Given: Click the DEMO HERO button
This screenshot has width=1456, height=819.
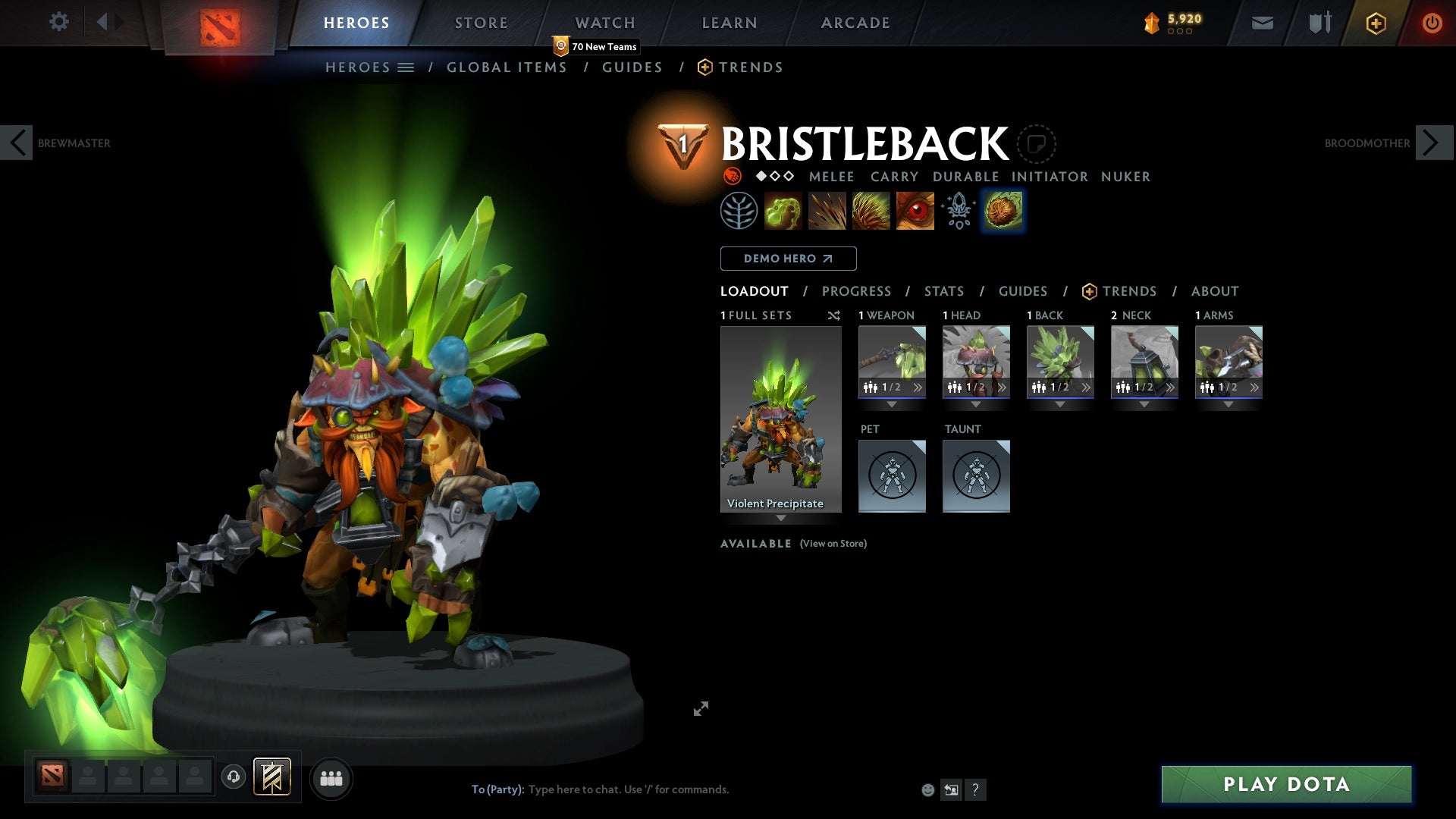Looking at the screenshot, I should click(787, 259).
